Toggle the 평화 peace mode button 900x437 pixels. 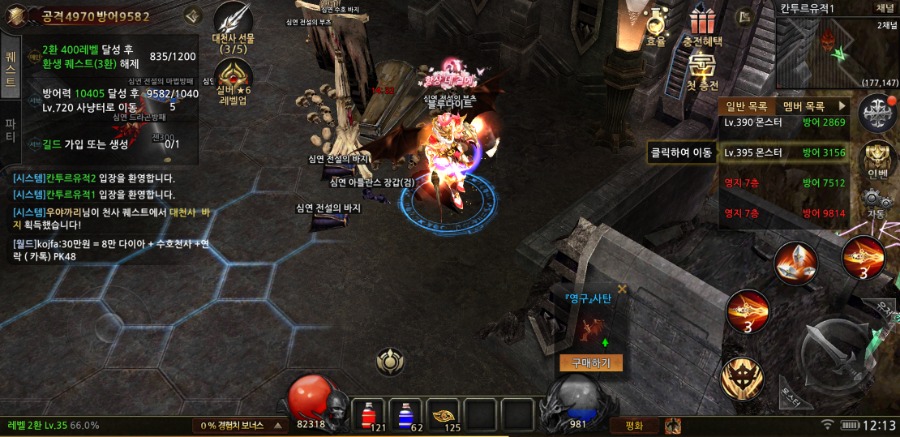(x=632, y=425)
